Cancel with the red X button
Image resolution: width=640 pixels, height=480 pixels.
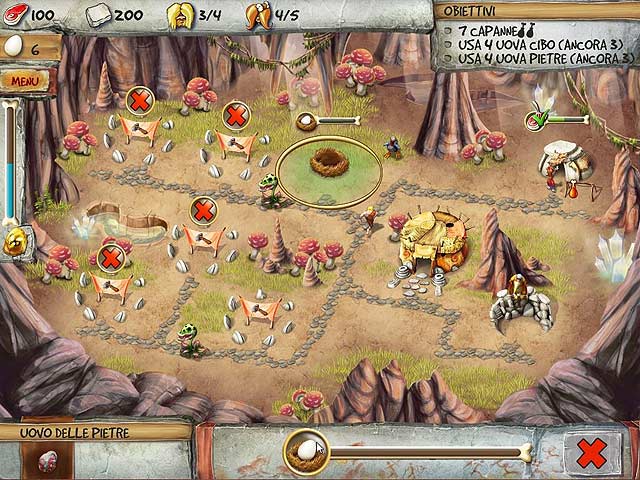[591, 452]
